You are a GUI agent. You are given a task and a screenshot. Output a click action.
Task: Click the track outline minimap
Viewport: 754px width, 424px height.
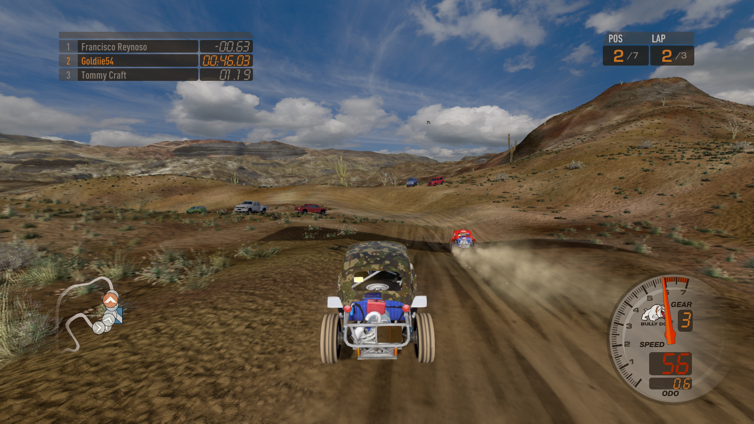(90, 311)
